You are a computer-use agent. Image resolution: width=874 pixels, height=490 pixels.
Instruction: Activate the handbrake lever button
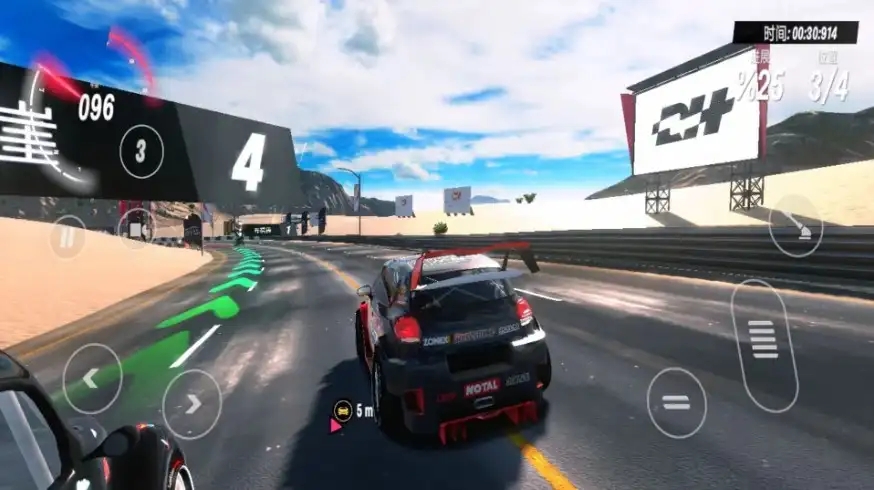point(796,226)
